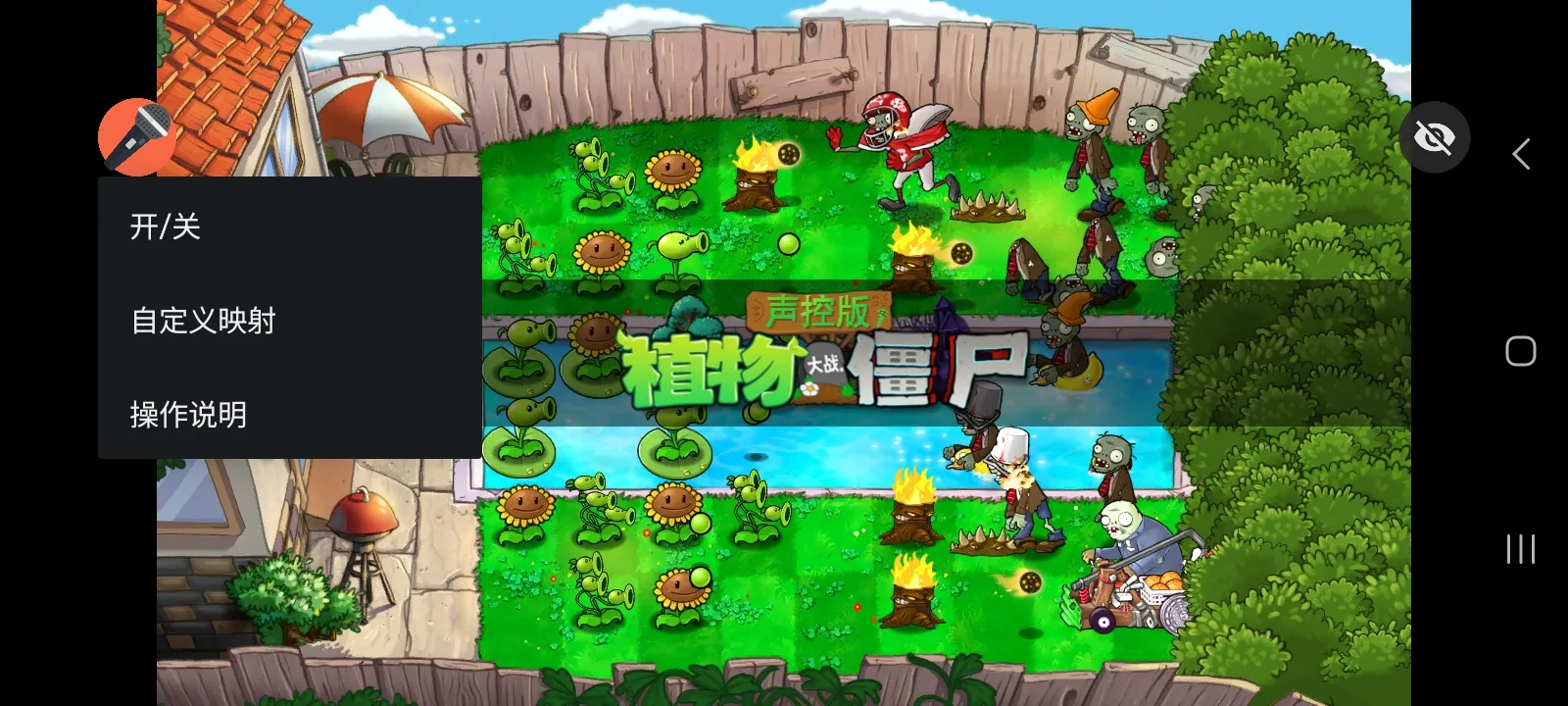Open 自定义映射 custom mapping settings
The height and width of the screenshot is (706, 1568).
[x=203, y=320]
